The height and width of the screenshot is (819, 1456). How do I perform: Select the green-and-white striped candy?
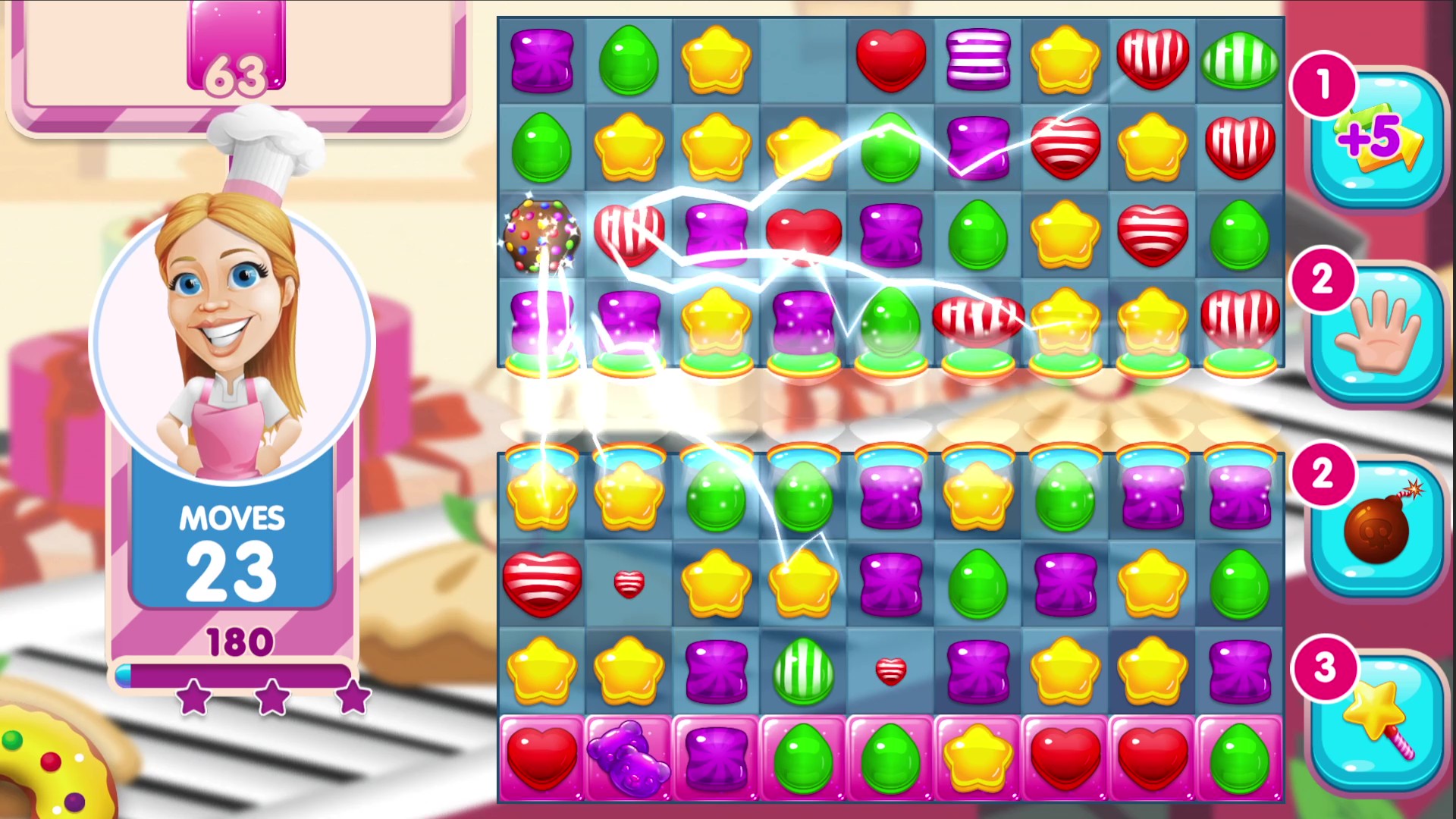click(x=802, y=671)
